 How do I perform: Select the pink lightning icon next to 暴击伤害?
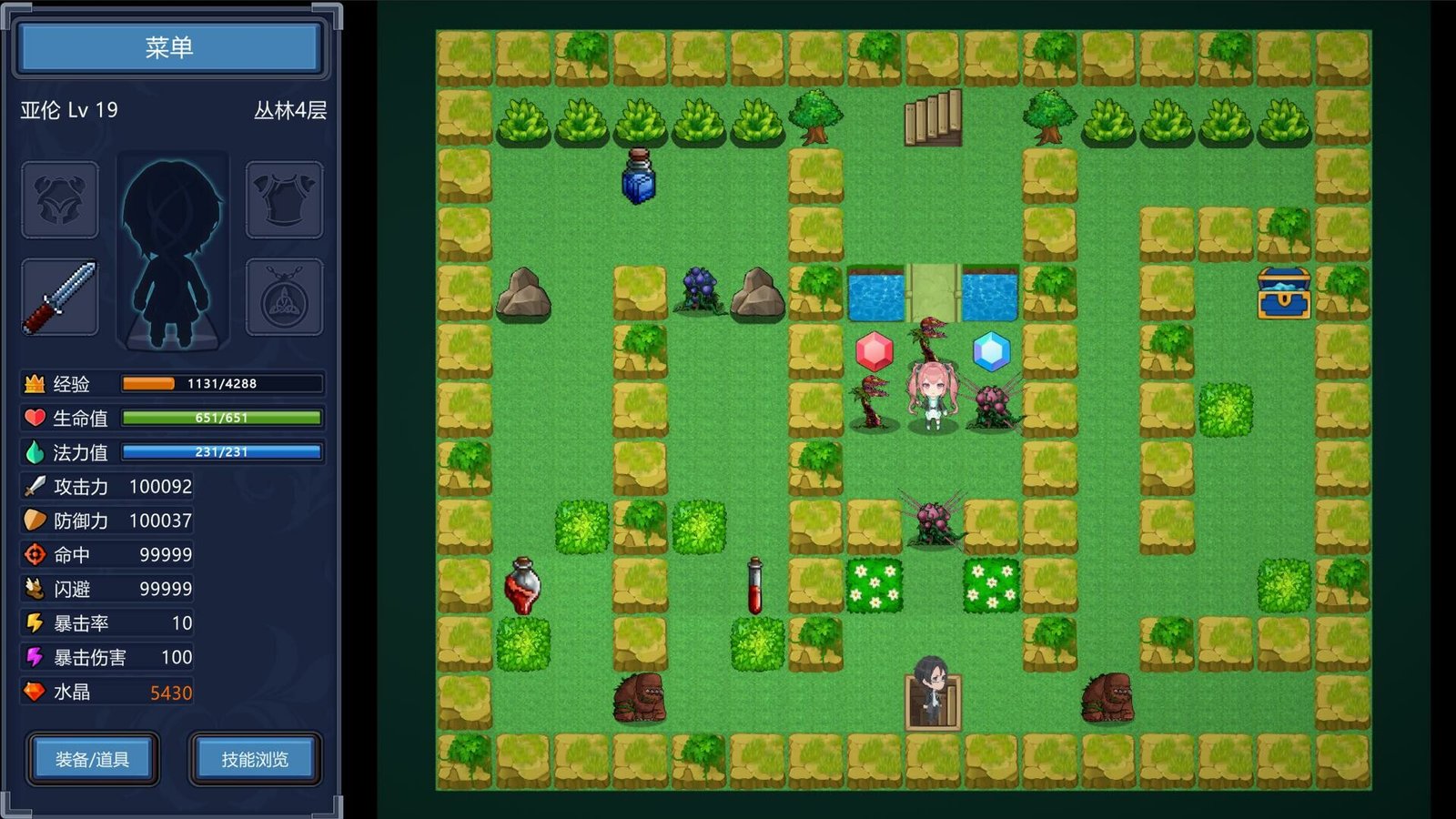pyautogui.click(x=34, y=657)
